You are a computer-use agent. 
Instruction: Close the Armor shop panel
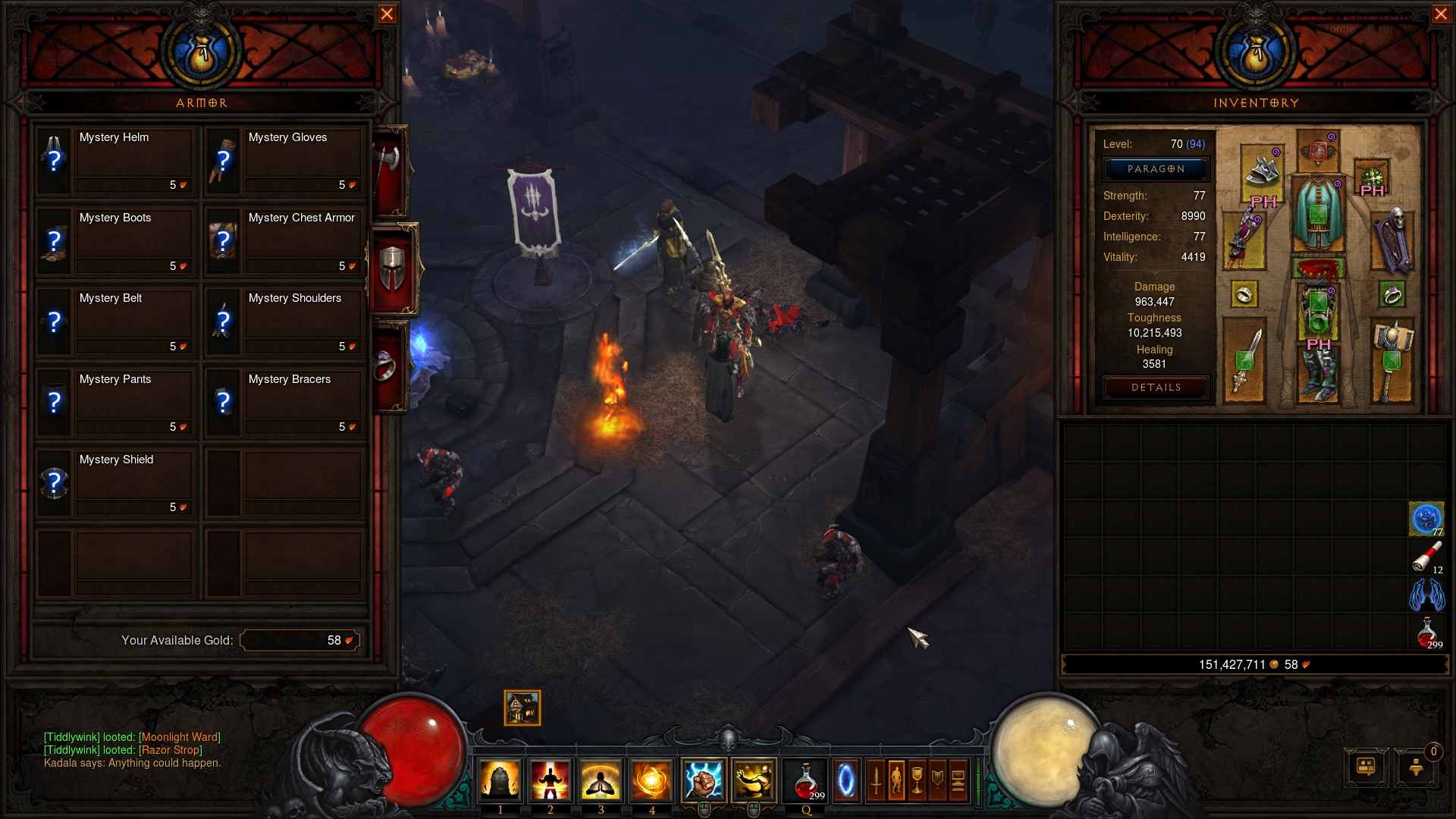click(x=387, y=14)
